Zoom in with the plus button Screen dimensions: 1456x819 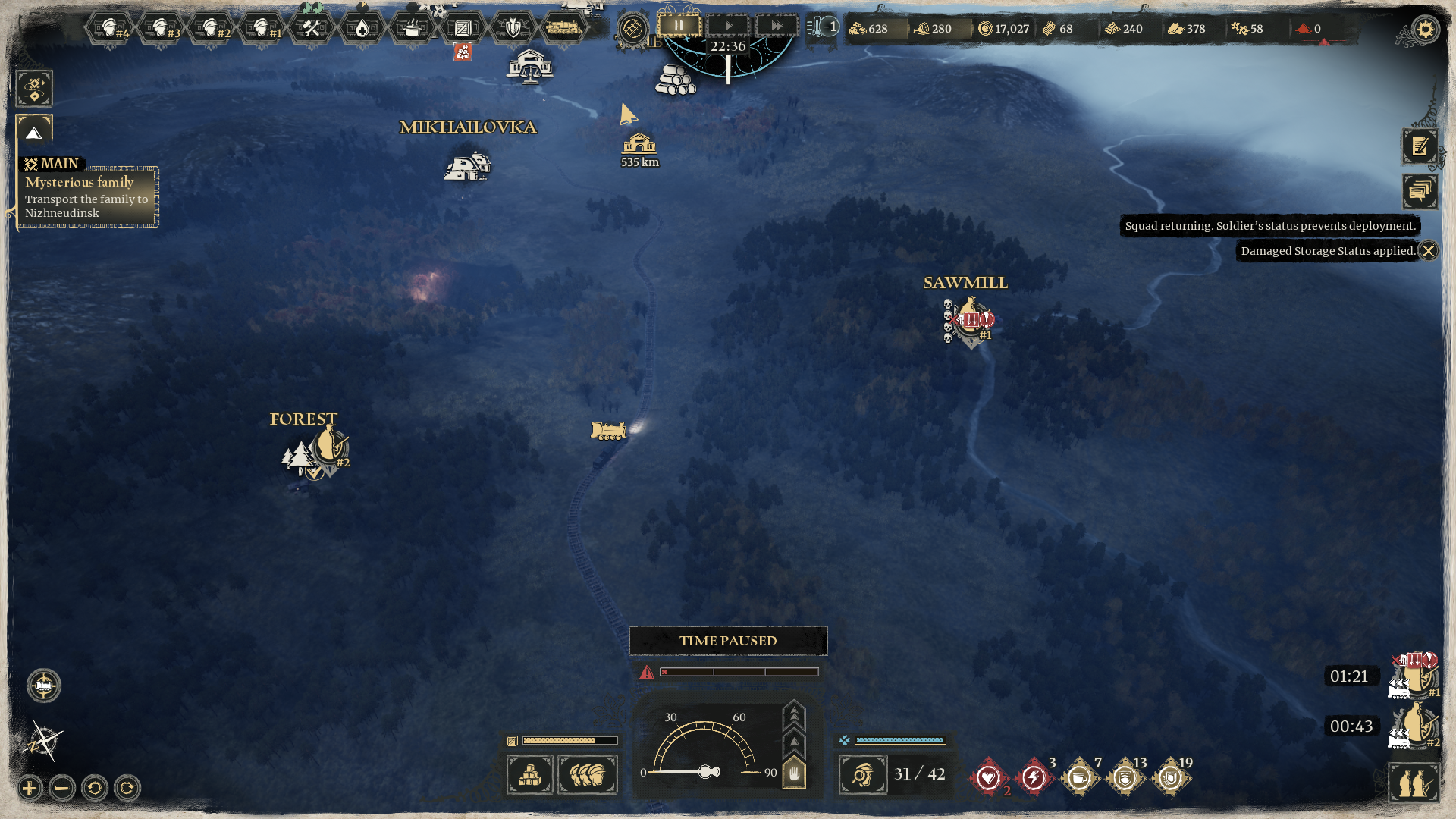30,789
